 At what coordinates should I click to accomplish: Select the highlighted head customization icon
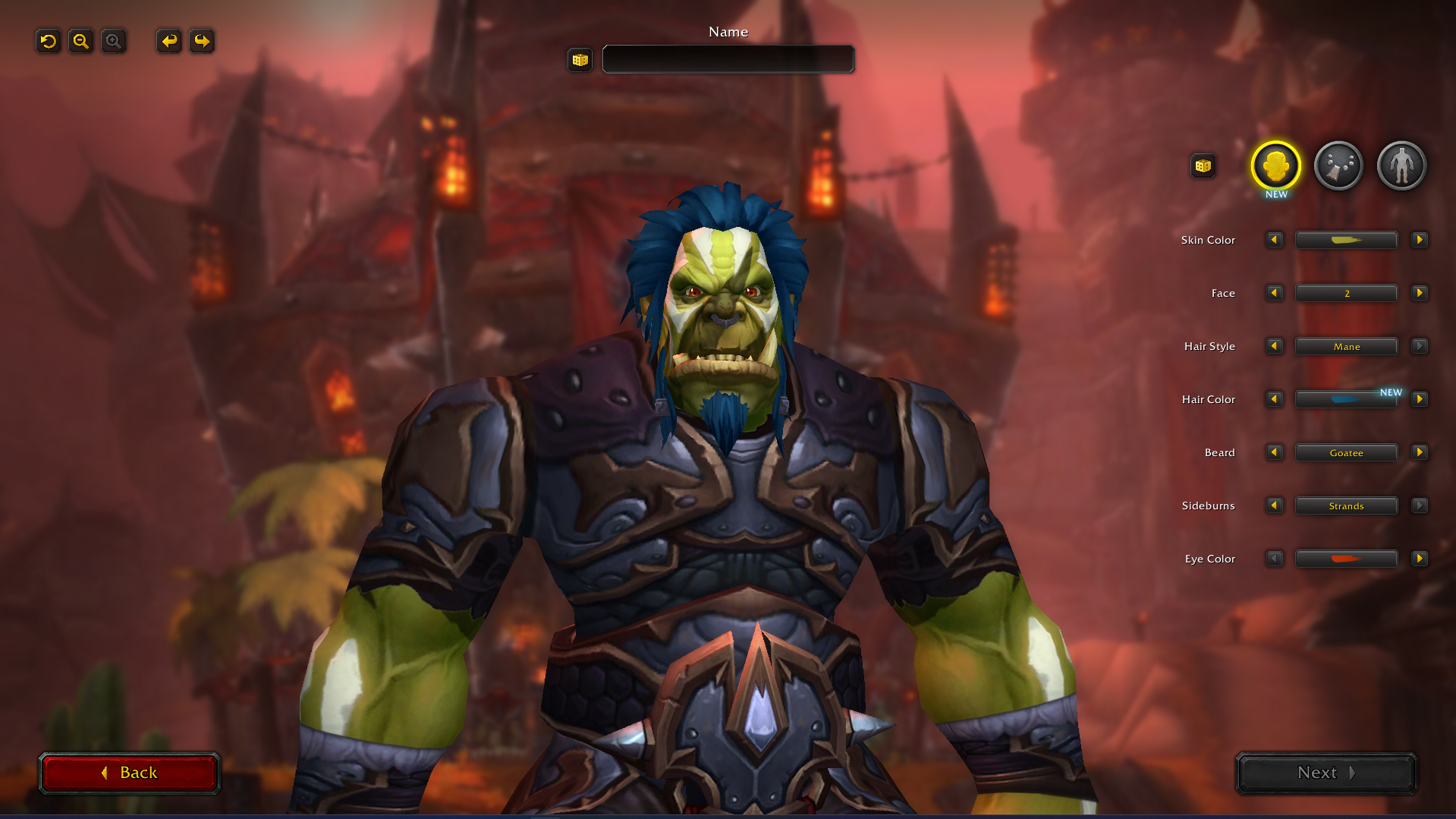coord(1275,165)
